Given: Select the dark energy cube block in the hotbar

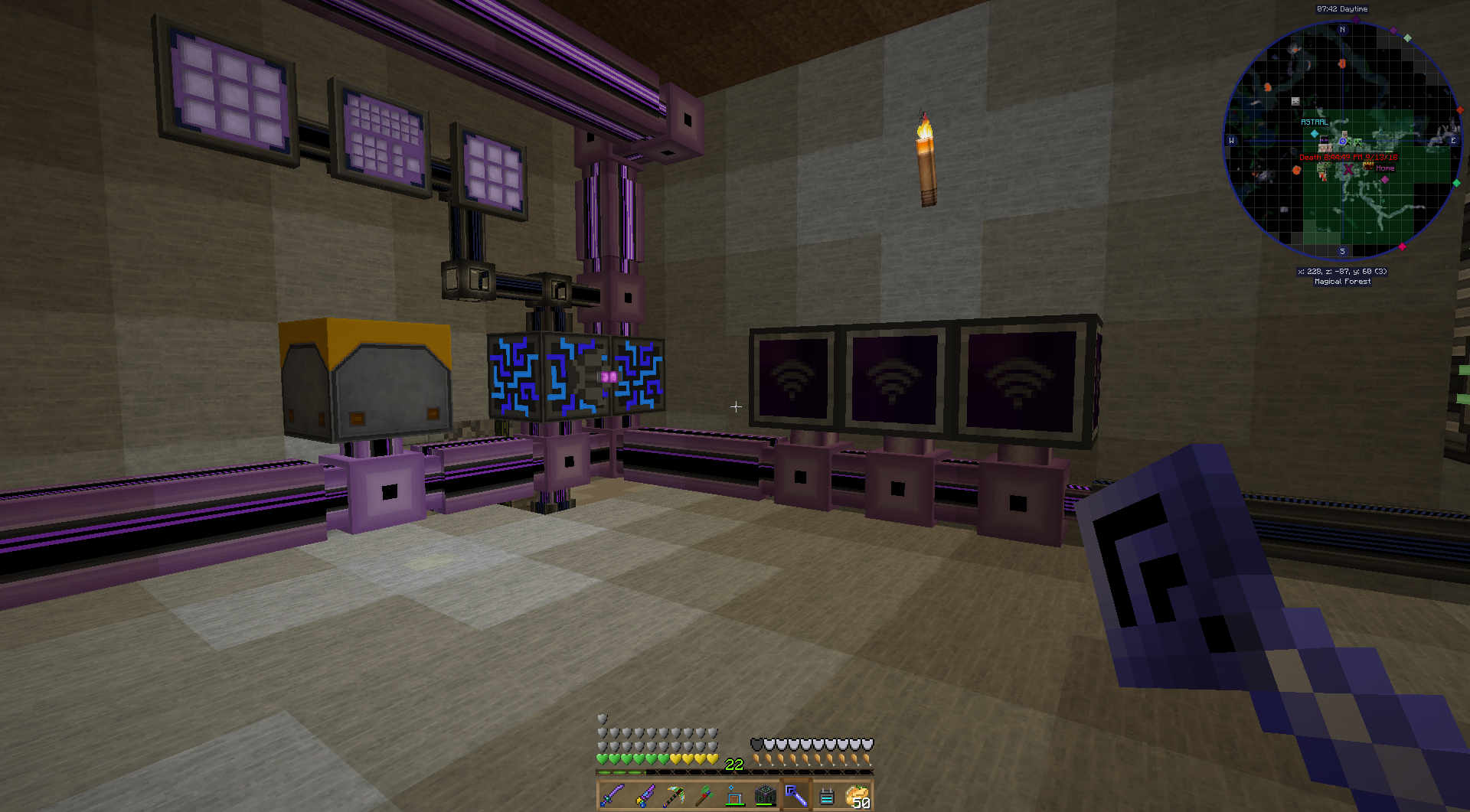Looking at the screenshot, I should point(767,796).
